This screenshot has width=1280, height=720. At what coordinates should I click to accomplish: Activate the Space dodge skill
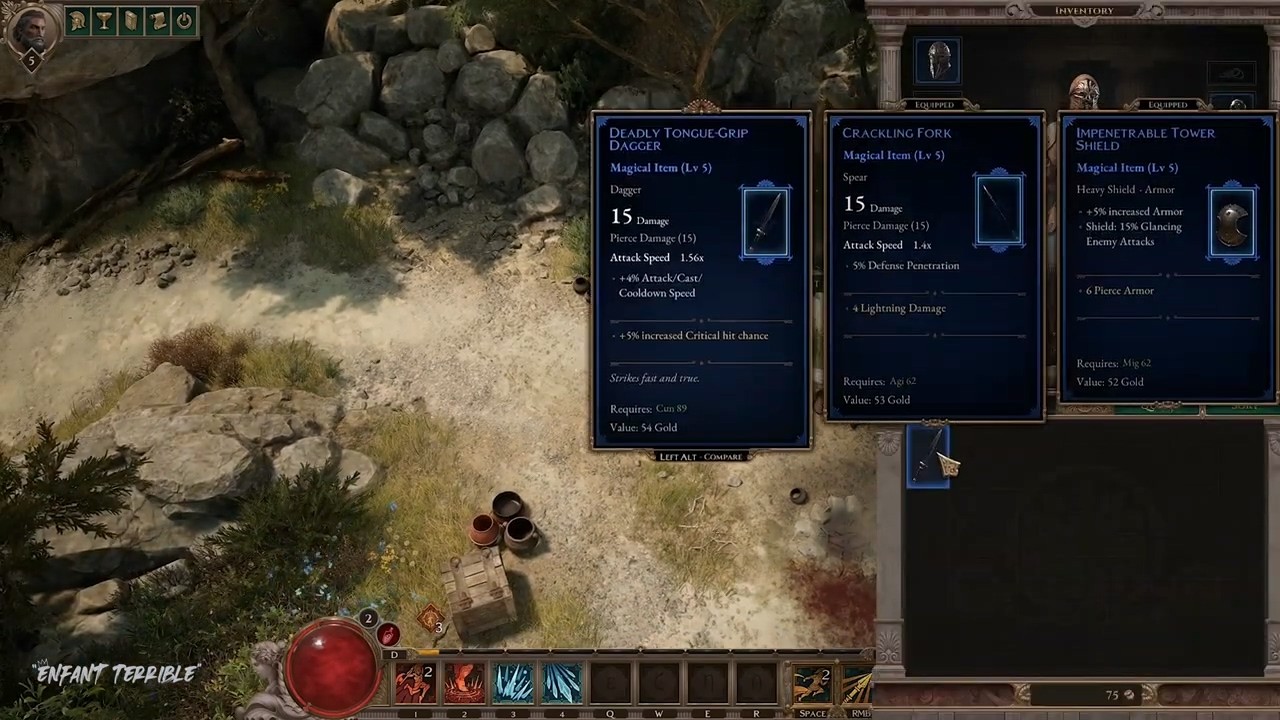(x=812, y=685)
